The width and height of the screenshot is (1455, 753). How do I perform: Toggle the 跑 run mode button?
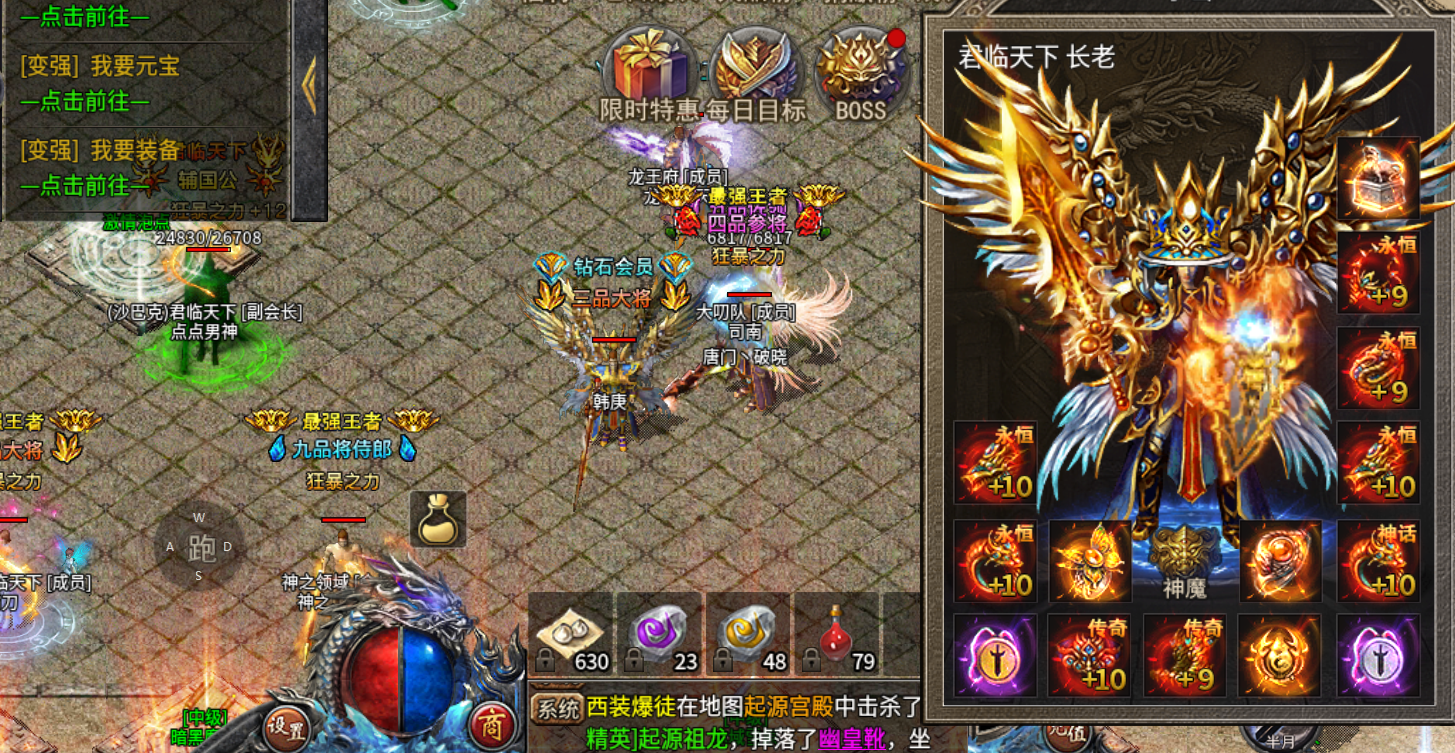point(200,547)
